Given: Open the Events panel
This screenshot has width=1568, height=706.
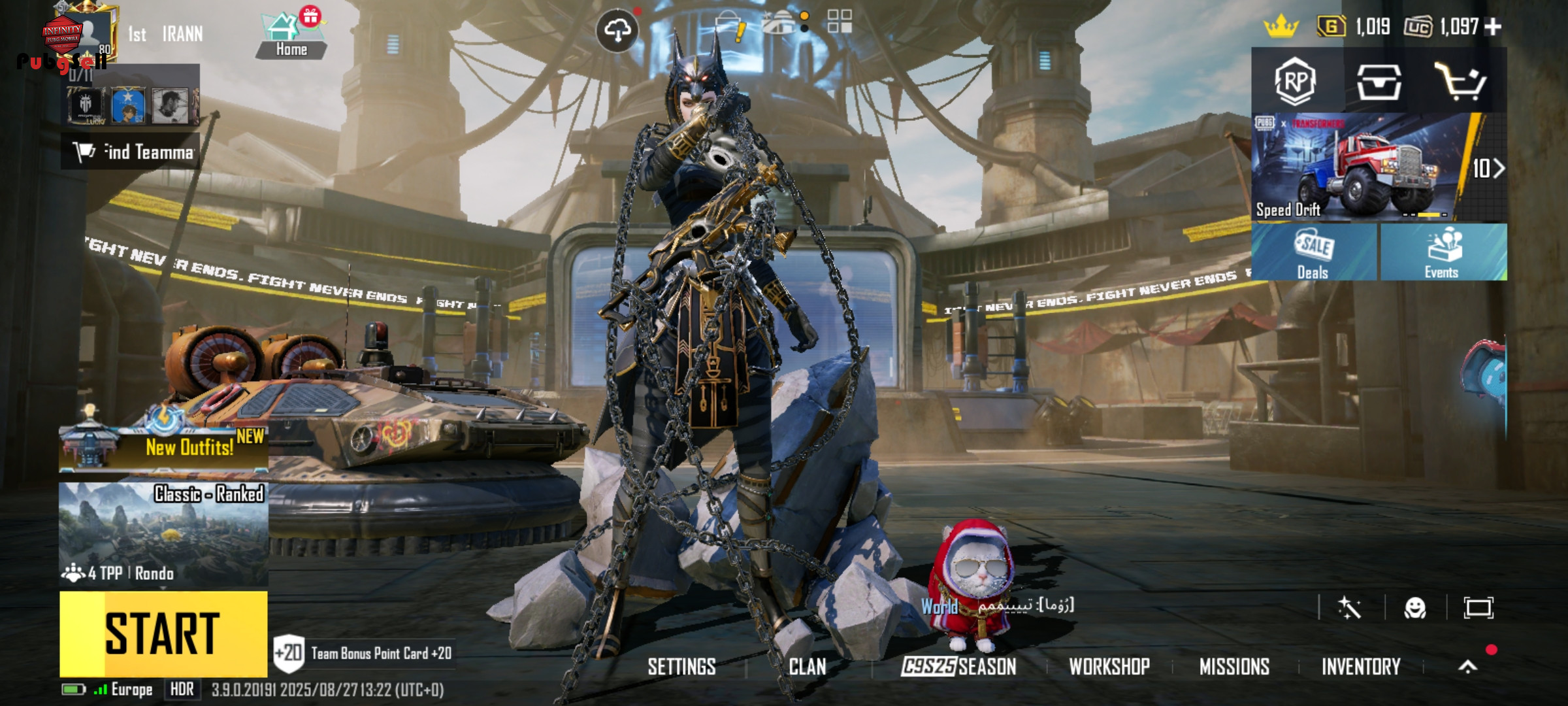Looking at the screenshot, I should (1443, 253).
